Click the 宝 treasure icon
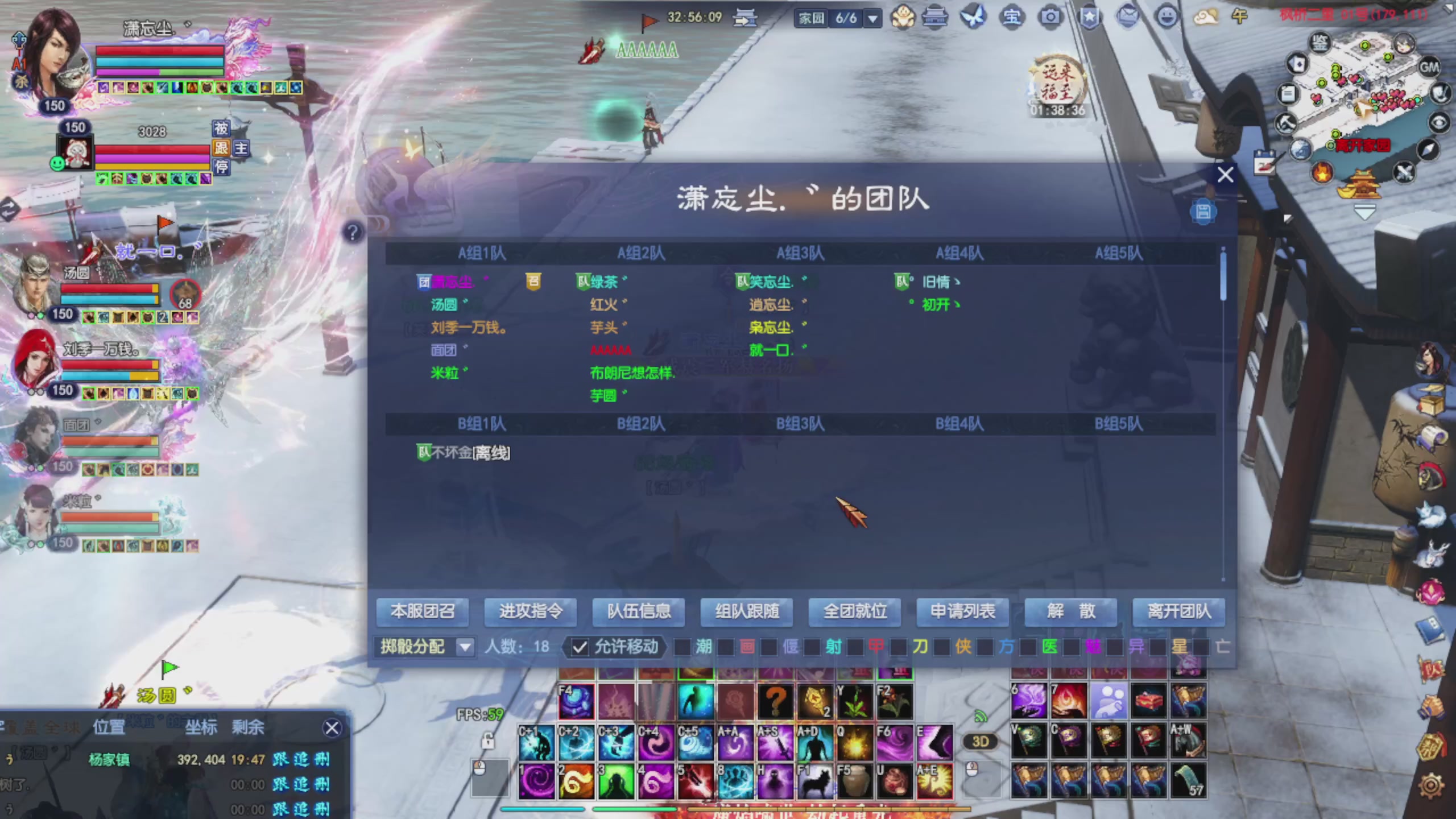The image size is (1456, 819). 1012,18
